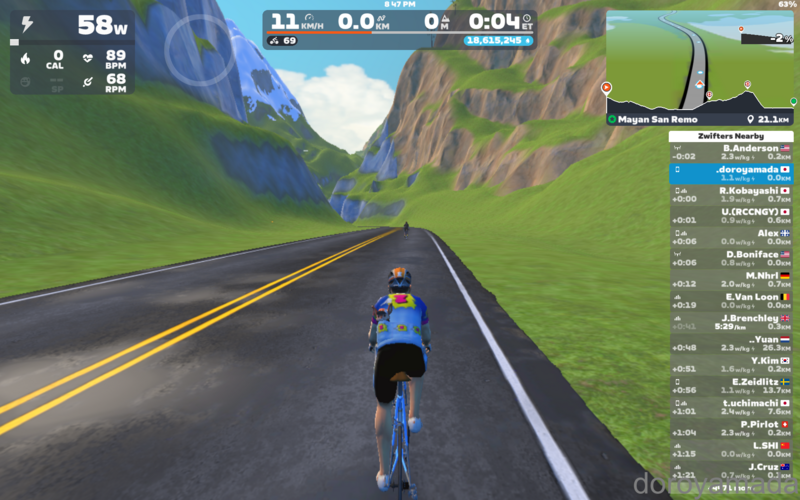Select B.Anderson in the nearby riders list
The height and width of the screenshot is (500, 800).
731,152
